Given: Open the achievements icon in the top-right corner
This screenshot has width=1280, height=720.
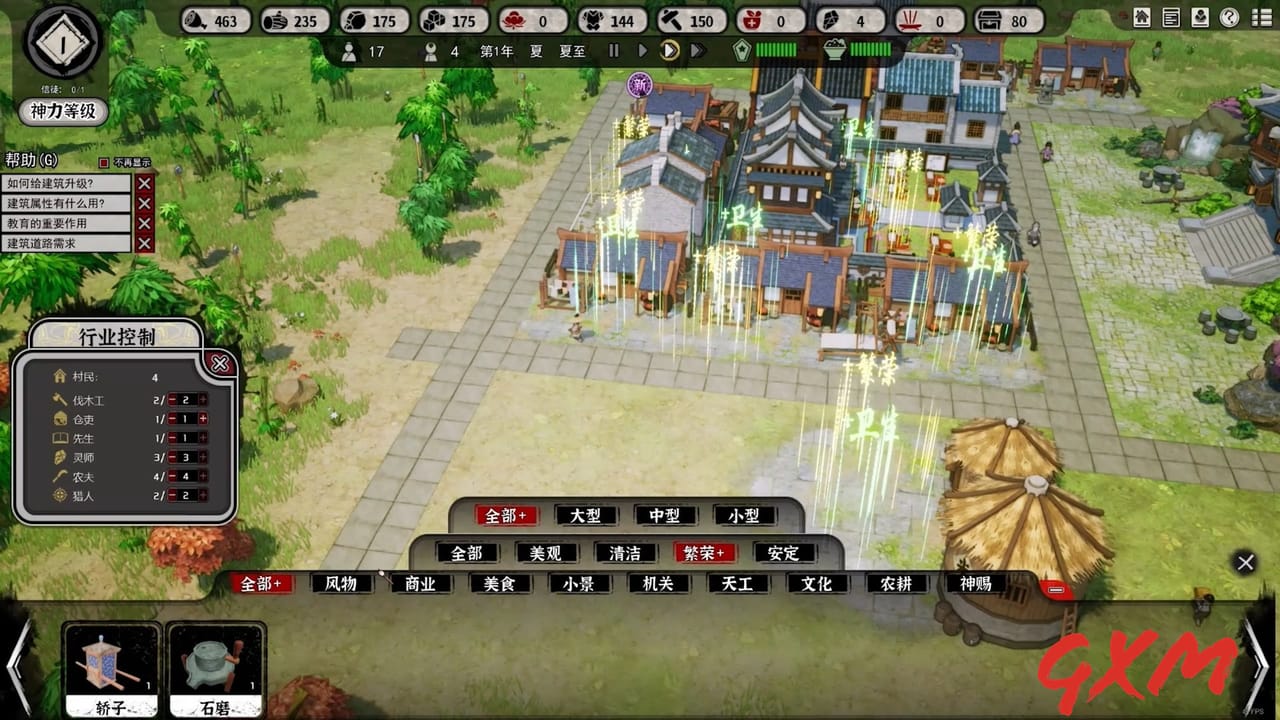Looking at the screenshot, I should [1199, 17].
